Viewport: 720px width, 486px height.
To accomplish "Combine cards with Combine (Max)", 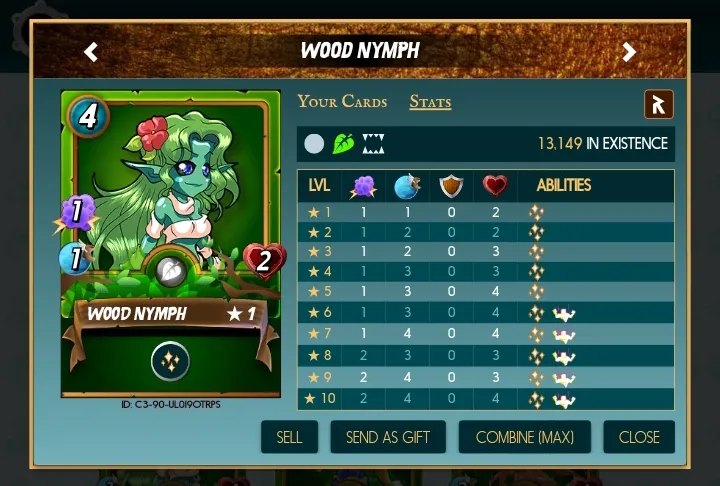I will [x=524, y=437].
